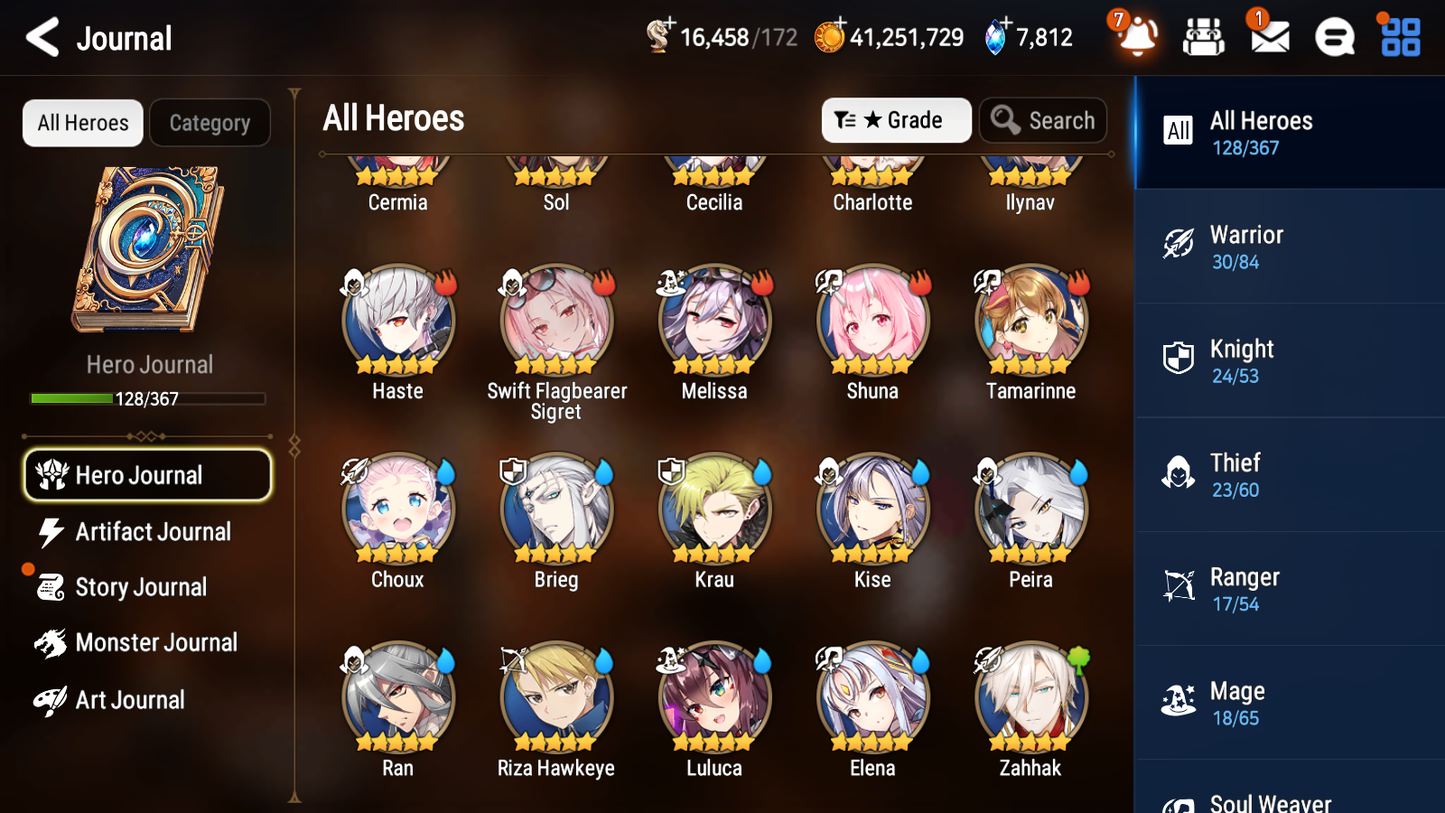Select the Warrior class sword icon

pos(1178,244)
